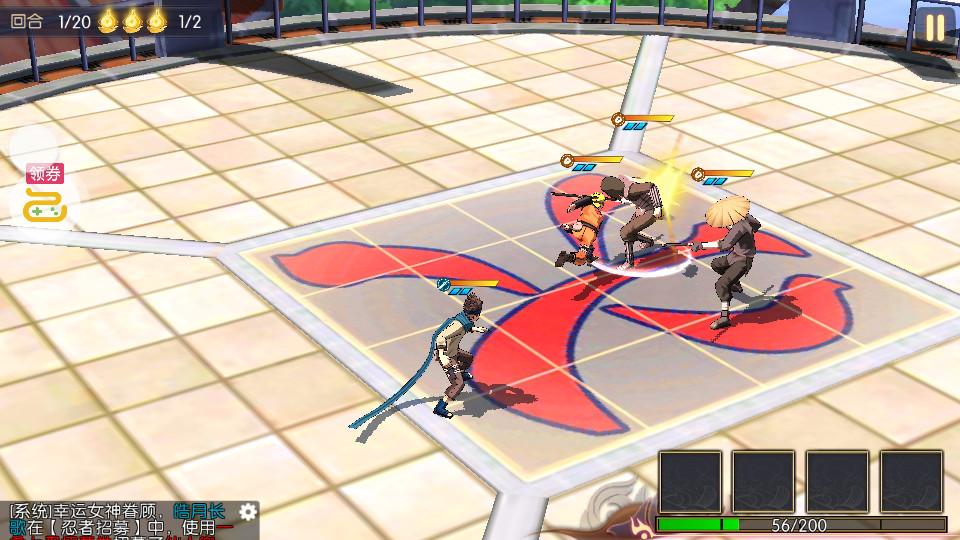
Task: Open chat settings via the gear icon
Action: click(248, 512)
